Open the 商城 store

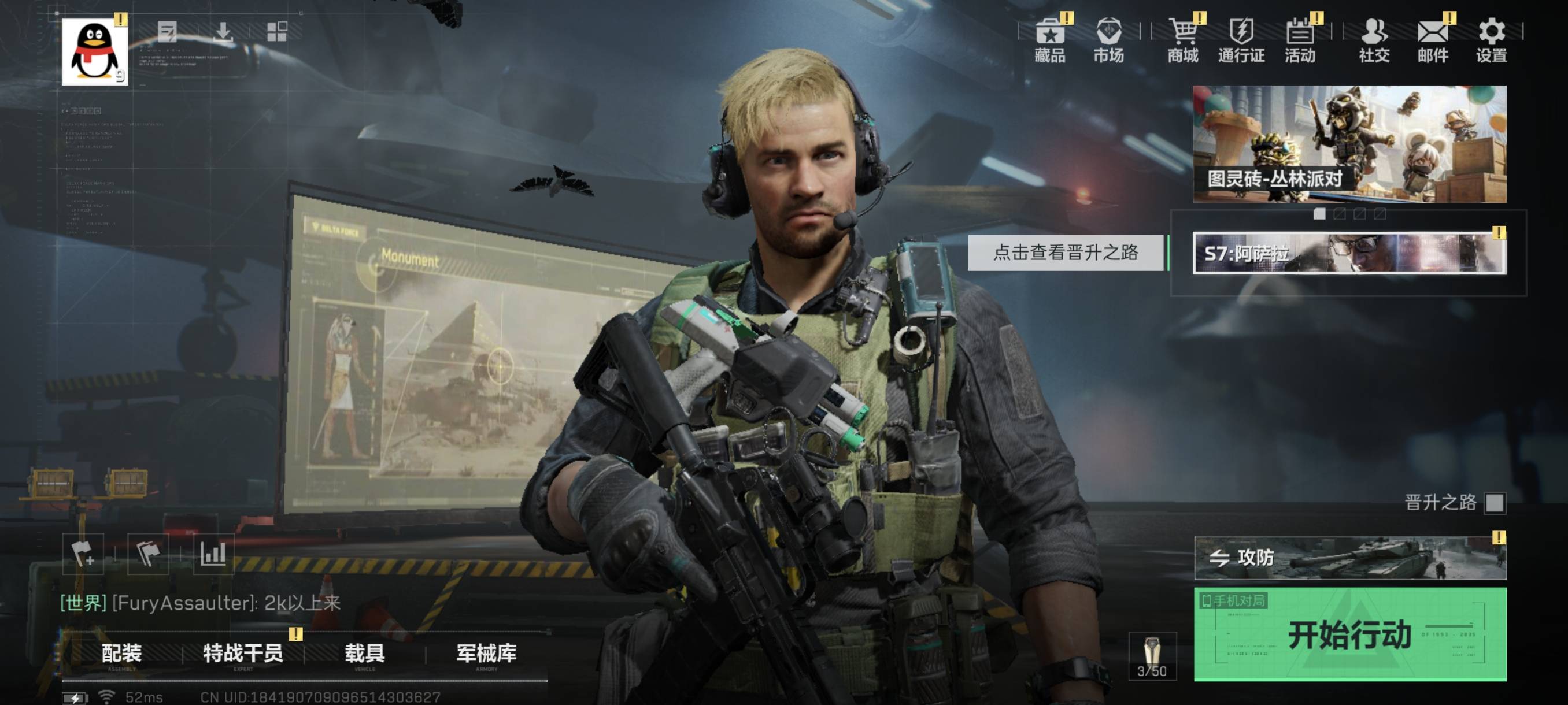coord(1183,40)
